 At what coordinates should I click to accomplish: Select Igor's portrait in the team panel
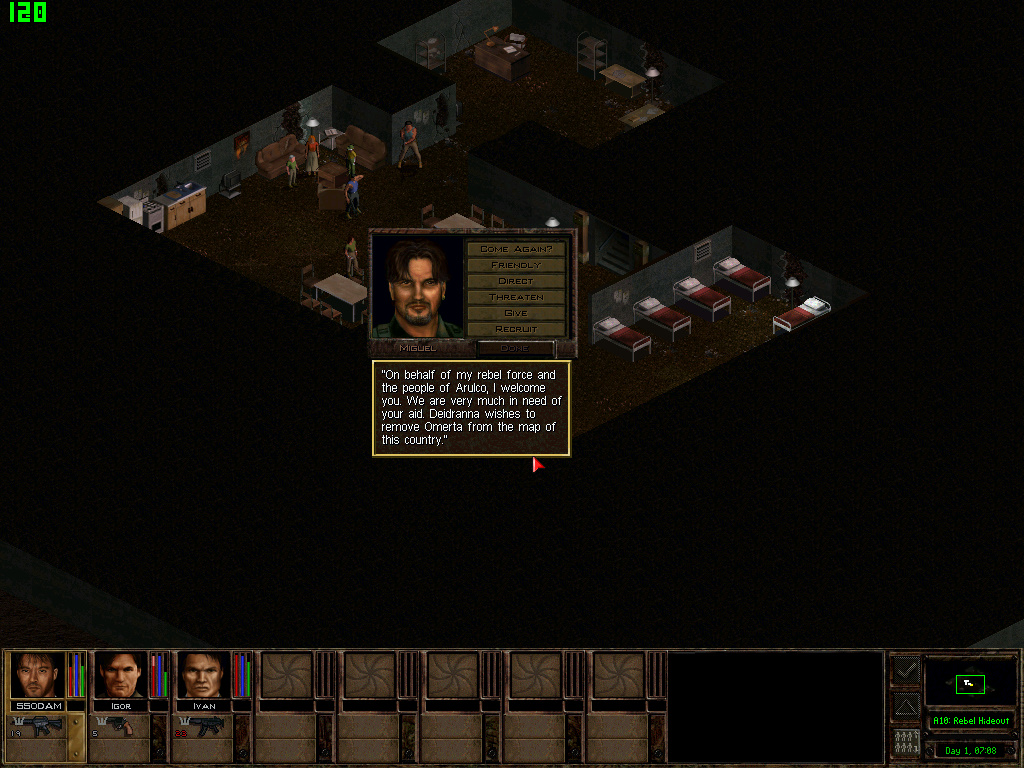(x=121, y=675)
